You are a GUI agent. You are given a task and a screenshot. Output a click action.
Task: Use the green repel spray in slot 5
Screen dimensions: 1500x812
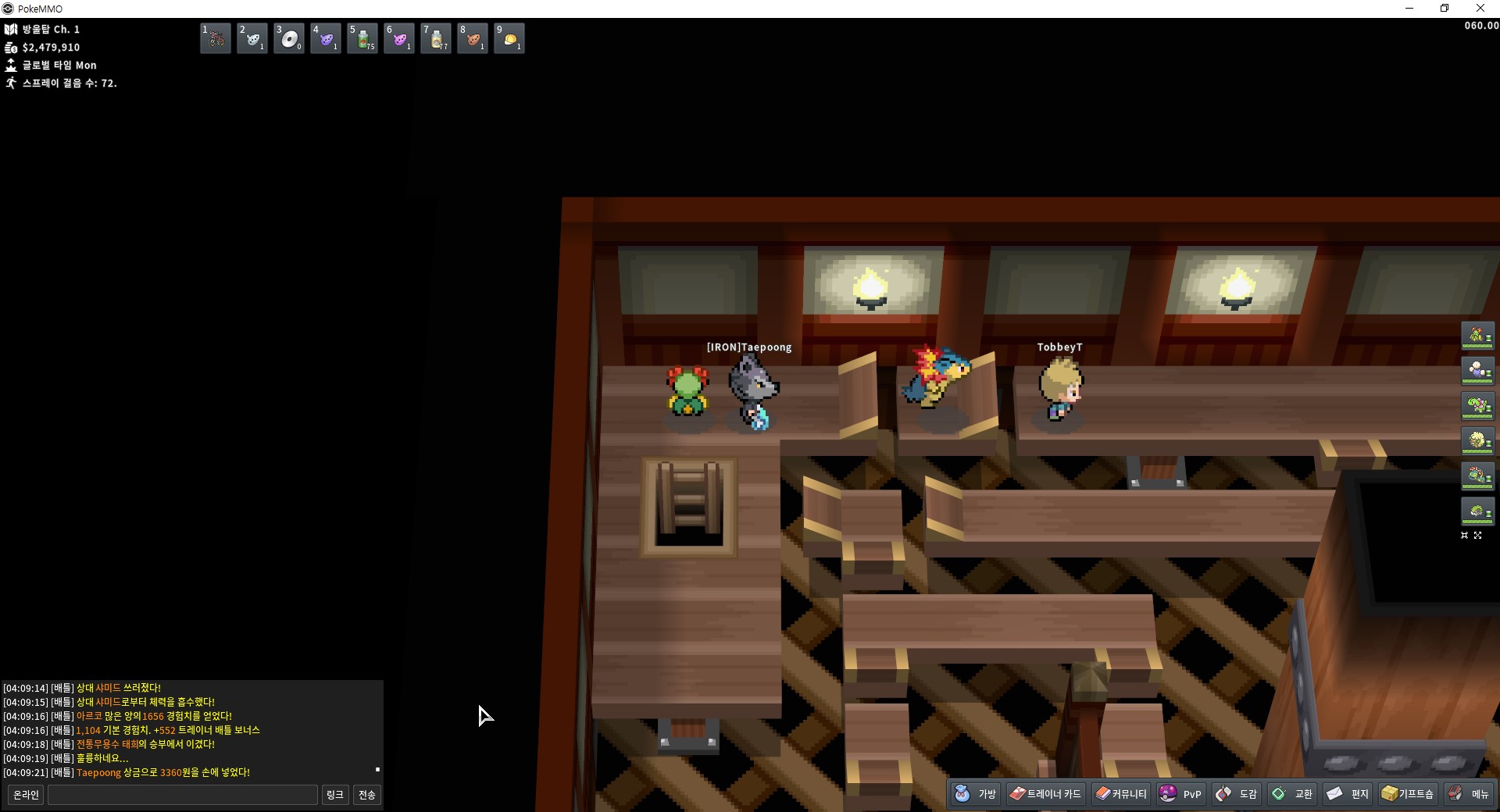362,38
